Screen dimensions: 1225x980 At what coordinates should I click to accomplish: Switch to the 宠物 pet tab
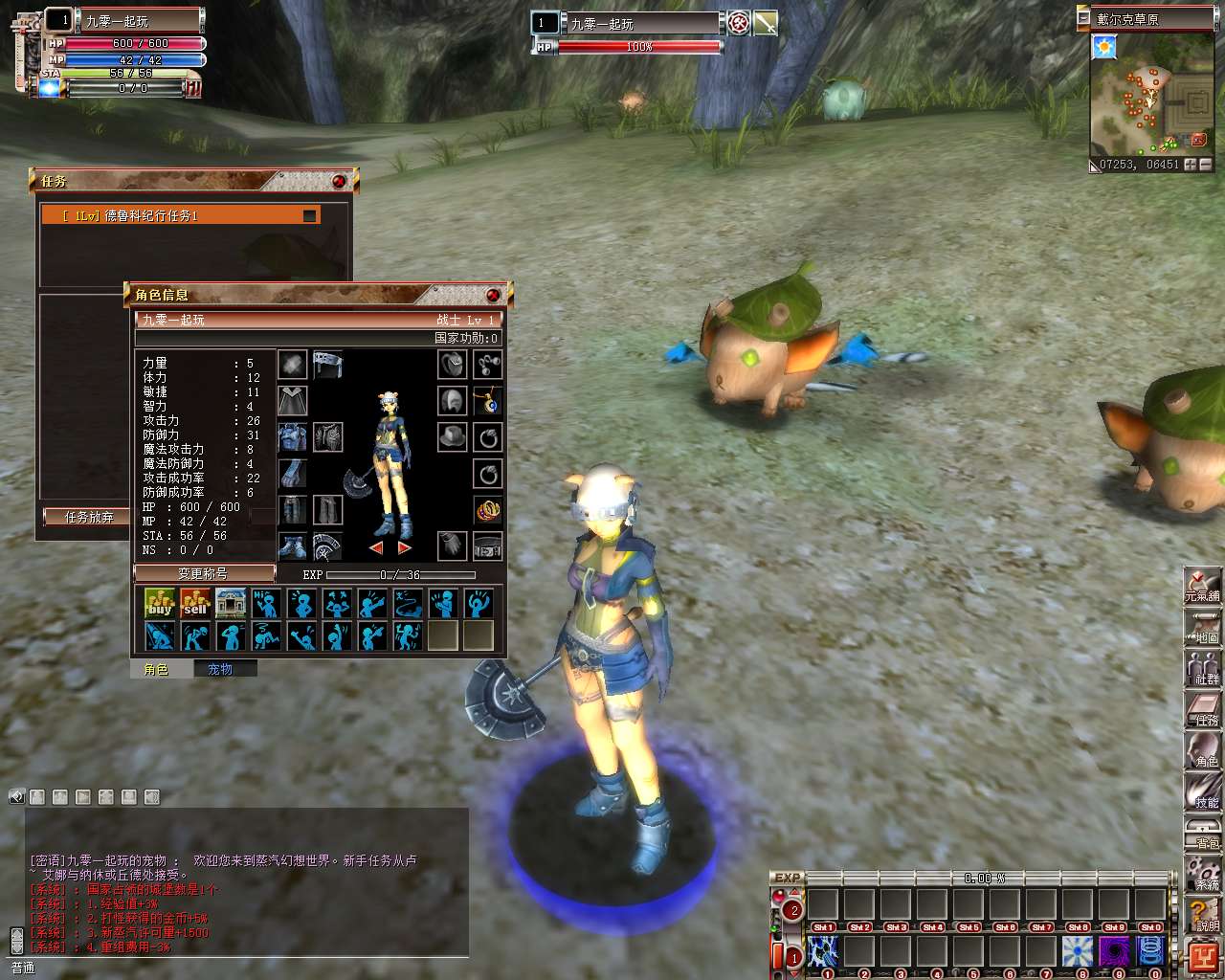pyautogui.click(x=224, y=668)
